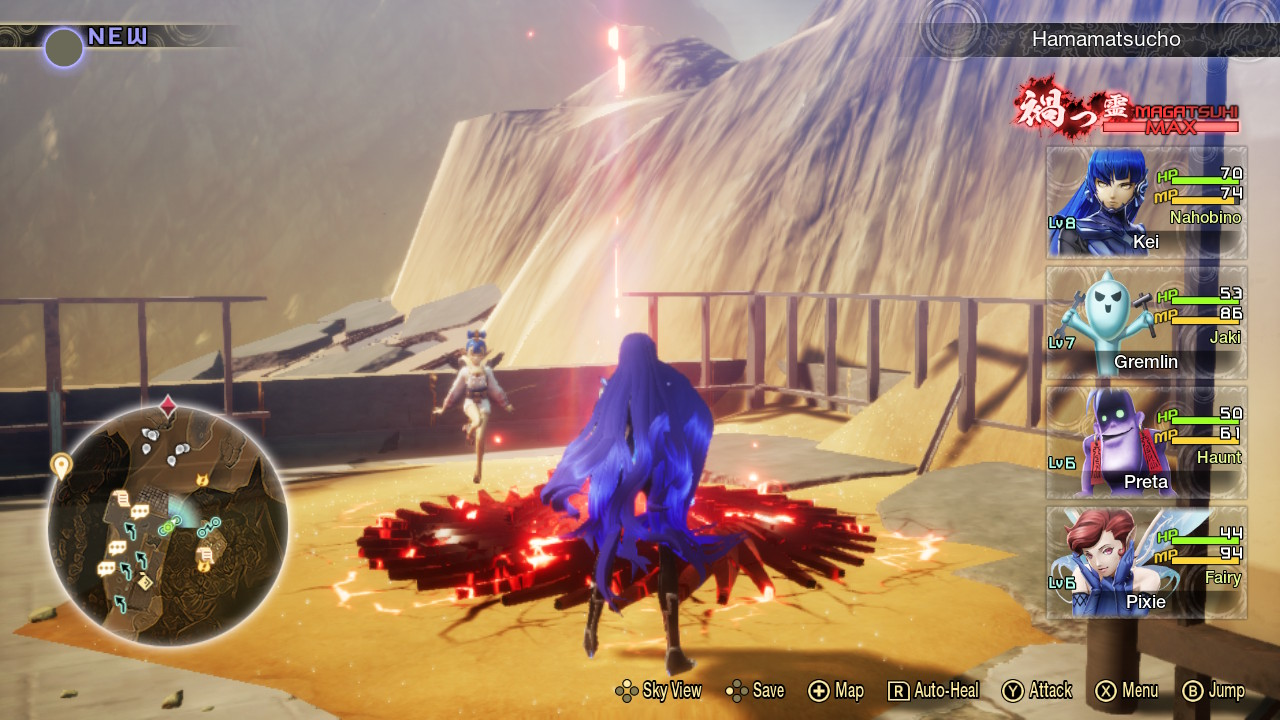The height and width of the screenshot is (720, 1280).
Task: Click the red destination diamond on the minimap
Action: coord(168,405)
